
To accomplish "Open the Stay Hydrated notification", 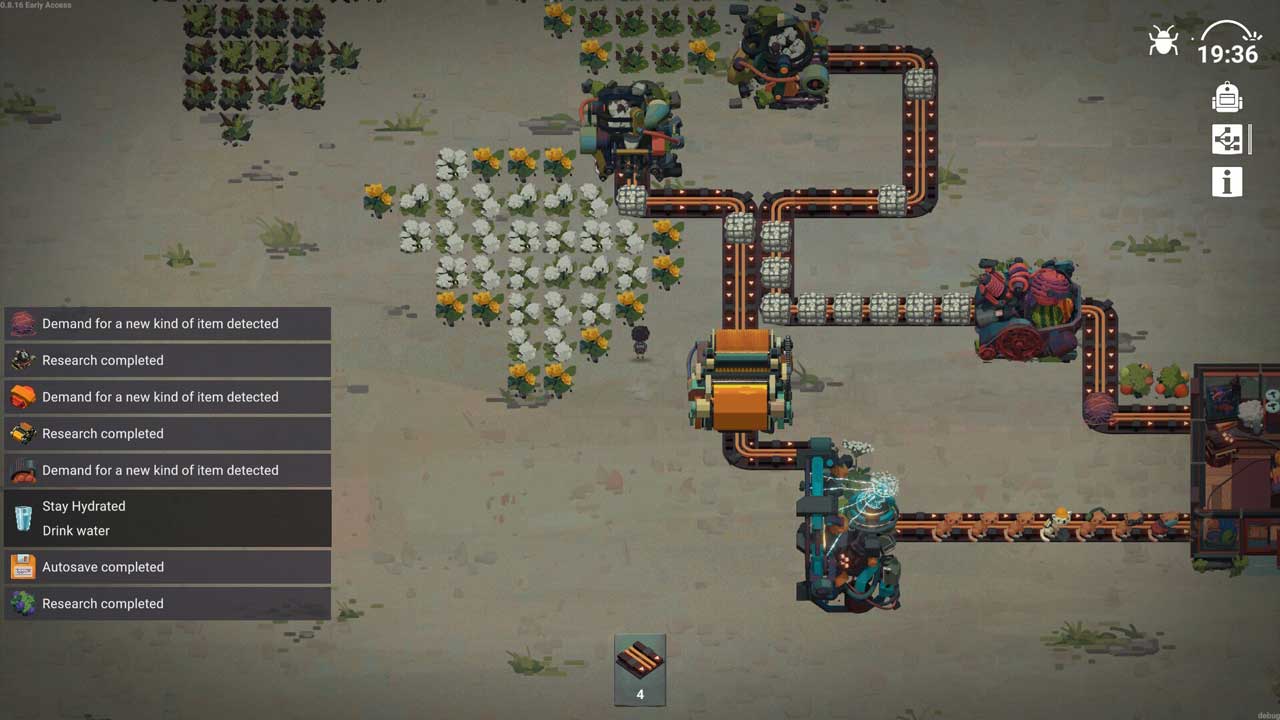I will click(x=168, y=518).
